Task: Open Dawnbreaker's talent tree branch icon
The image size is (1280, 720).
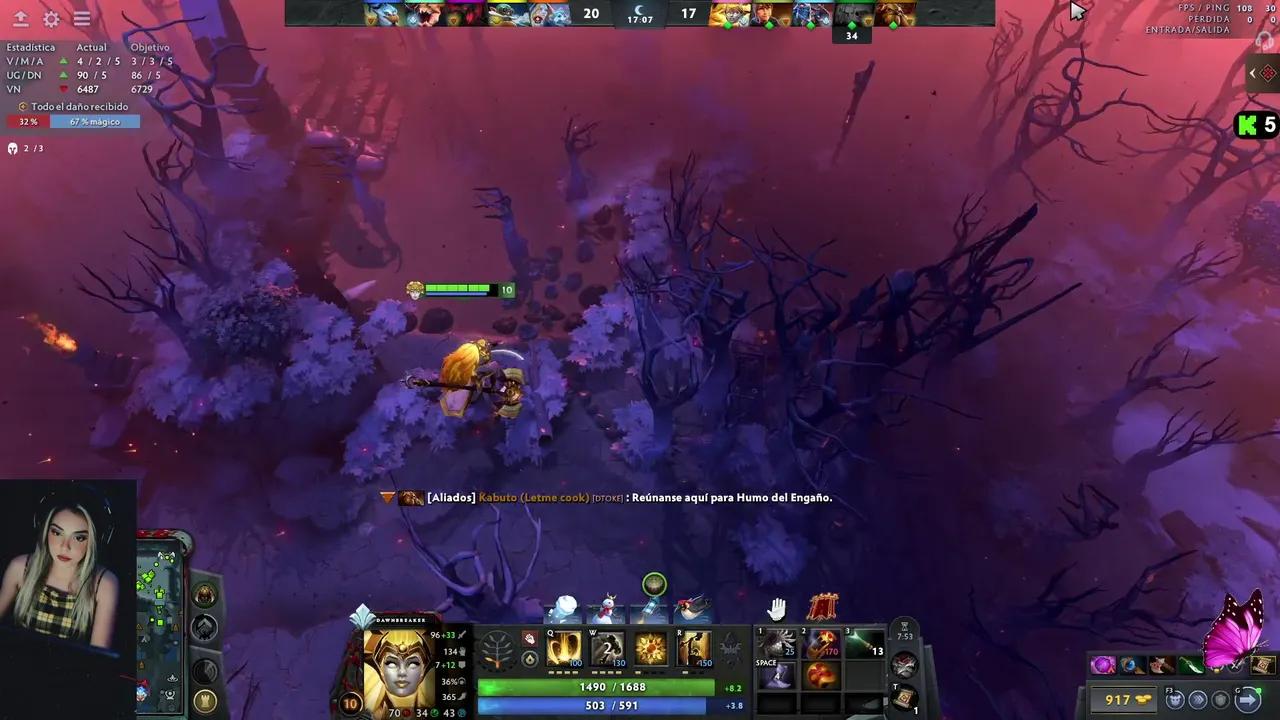Action: (x=497, y=648)
